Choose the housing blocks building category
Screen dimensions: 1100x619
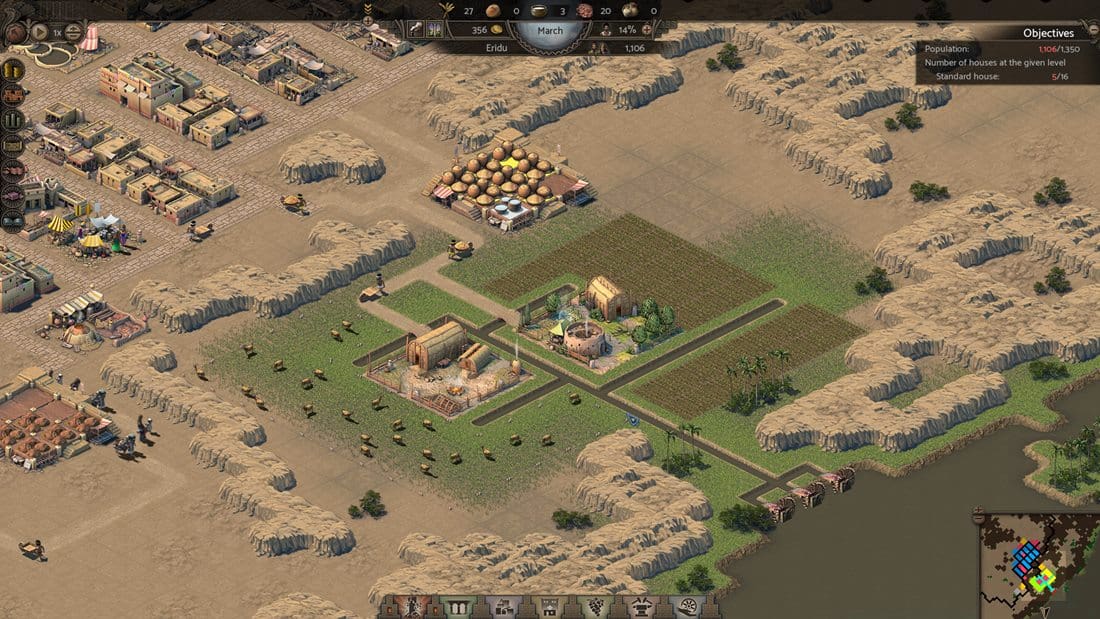tap(503, 606)
